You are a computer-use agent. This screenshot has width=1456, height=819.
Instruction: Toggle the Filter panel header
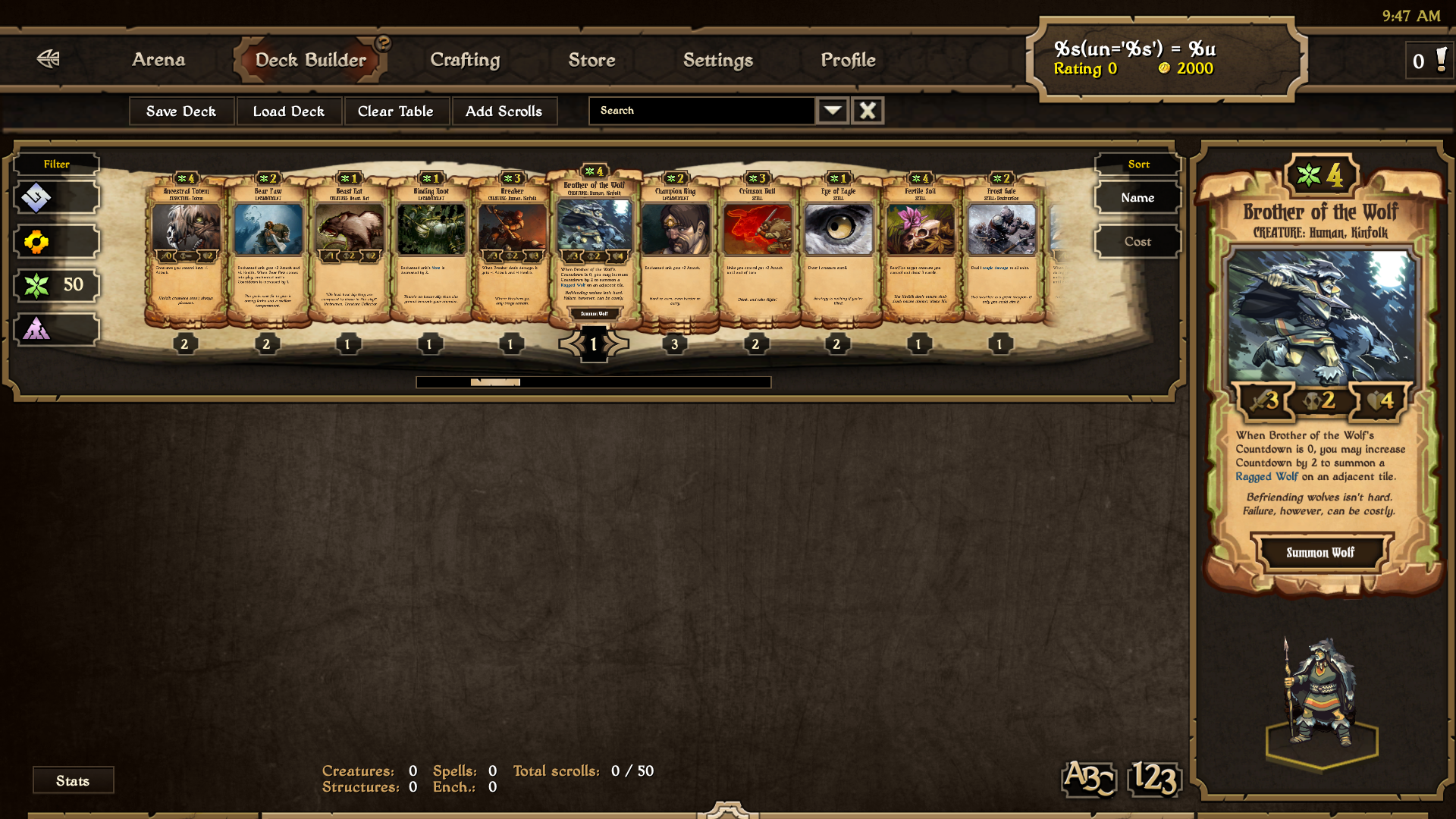click(56, 163)
